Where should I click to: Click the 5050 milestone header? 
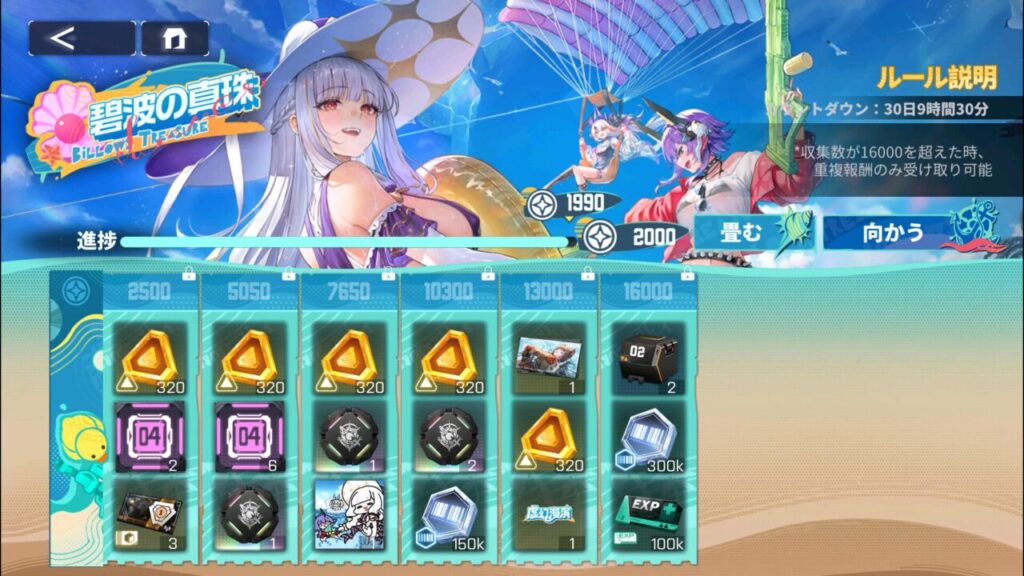coord(250,291)
